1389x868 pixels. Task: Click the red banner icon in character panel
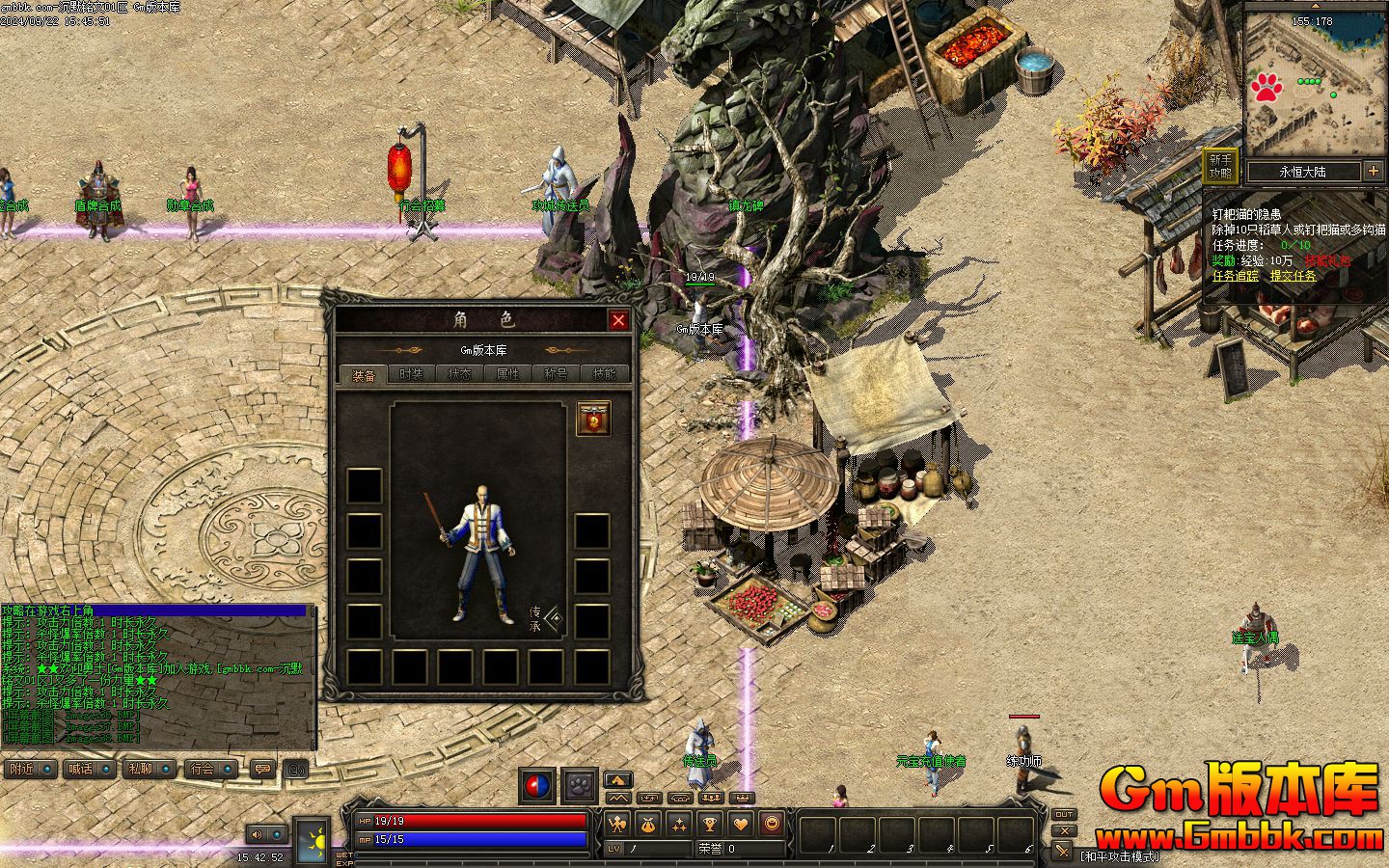point(593,419)
